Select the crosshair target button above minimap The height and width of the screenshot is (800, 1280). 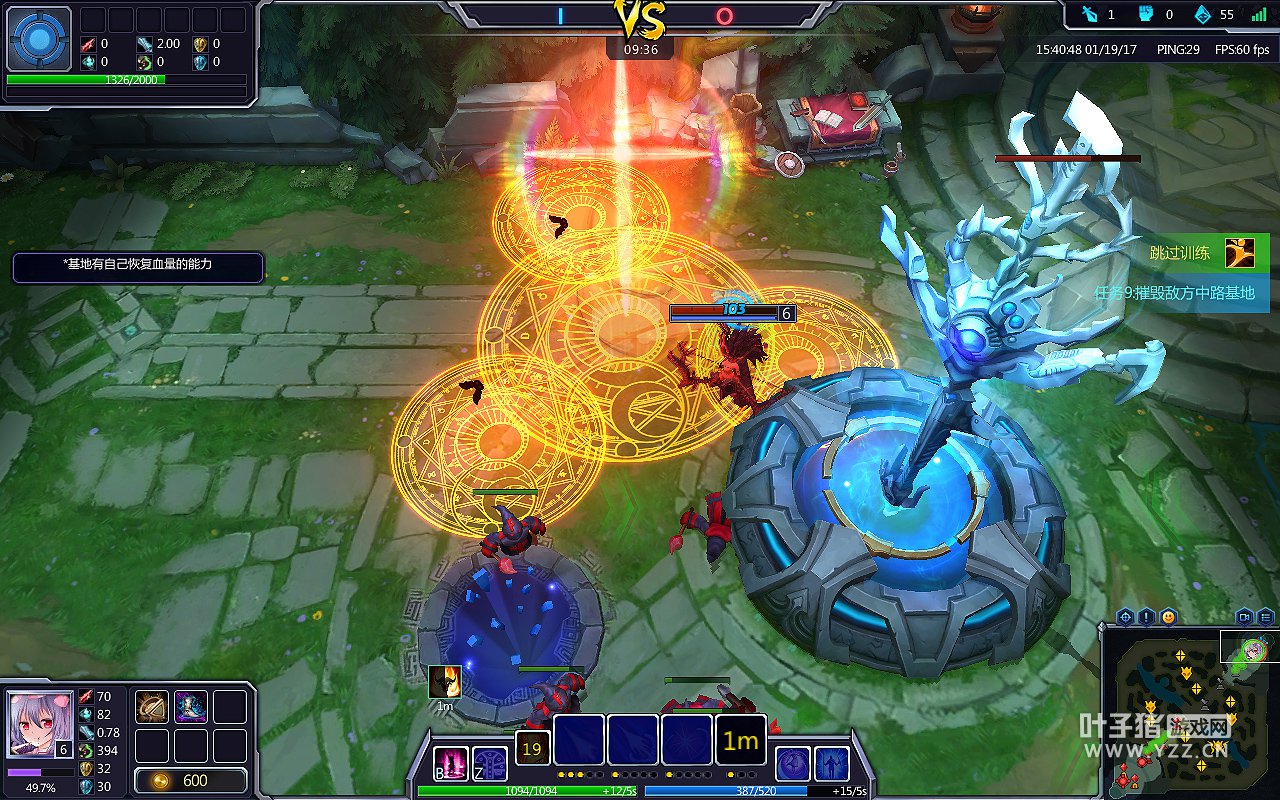pos(1125,616)
